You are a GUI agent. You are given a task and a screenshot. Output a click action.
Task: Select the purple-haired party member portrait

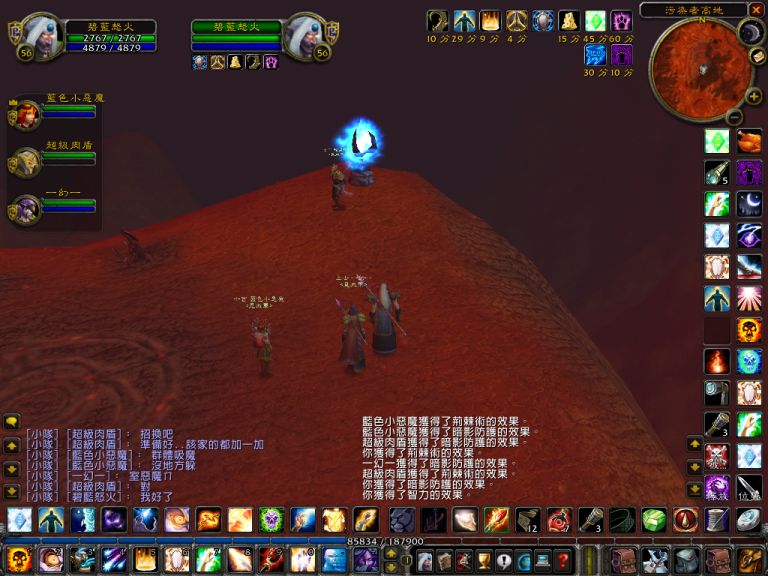point(25,208)
